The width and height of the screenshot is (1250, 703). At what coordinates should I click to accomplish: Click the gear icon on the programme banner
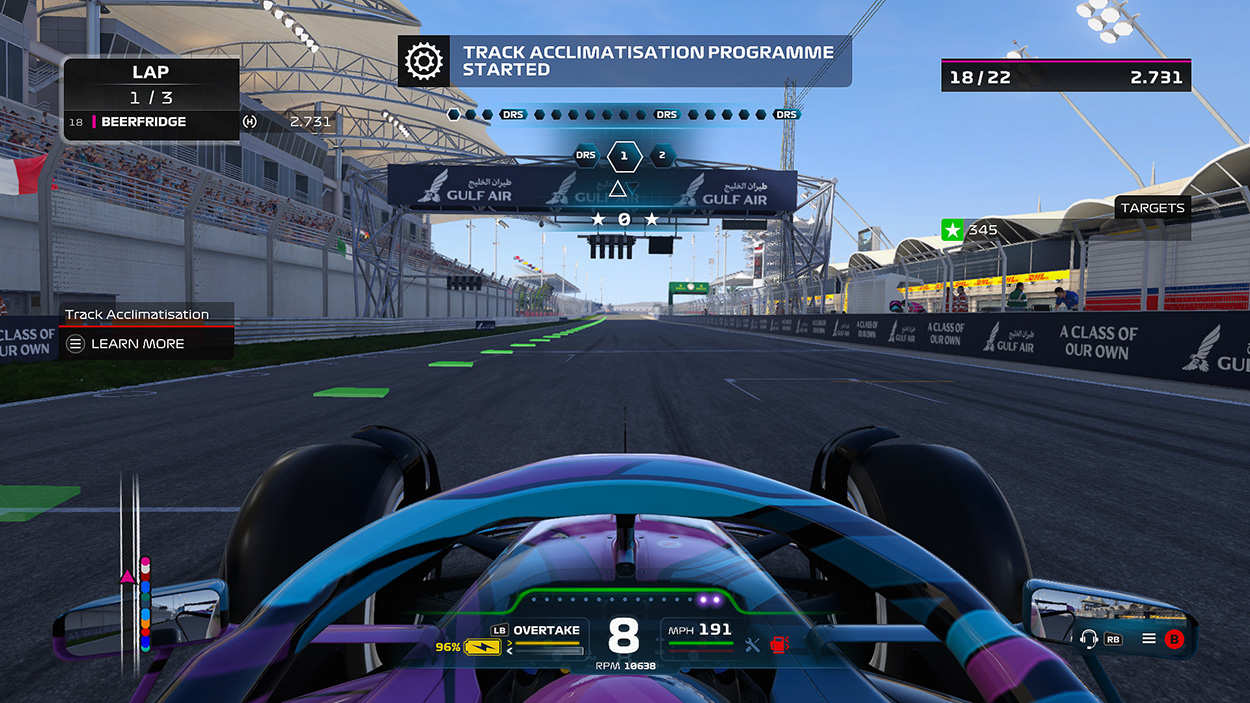point(423,61)
